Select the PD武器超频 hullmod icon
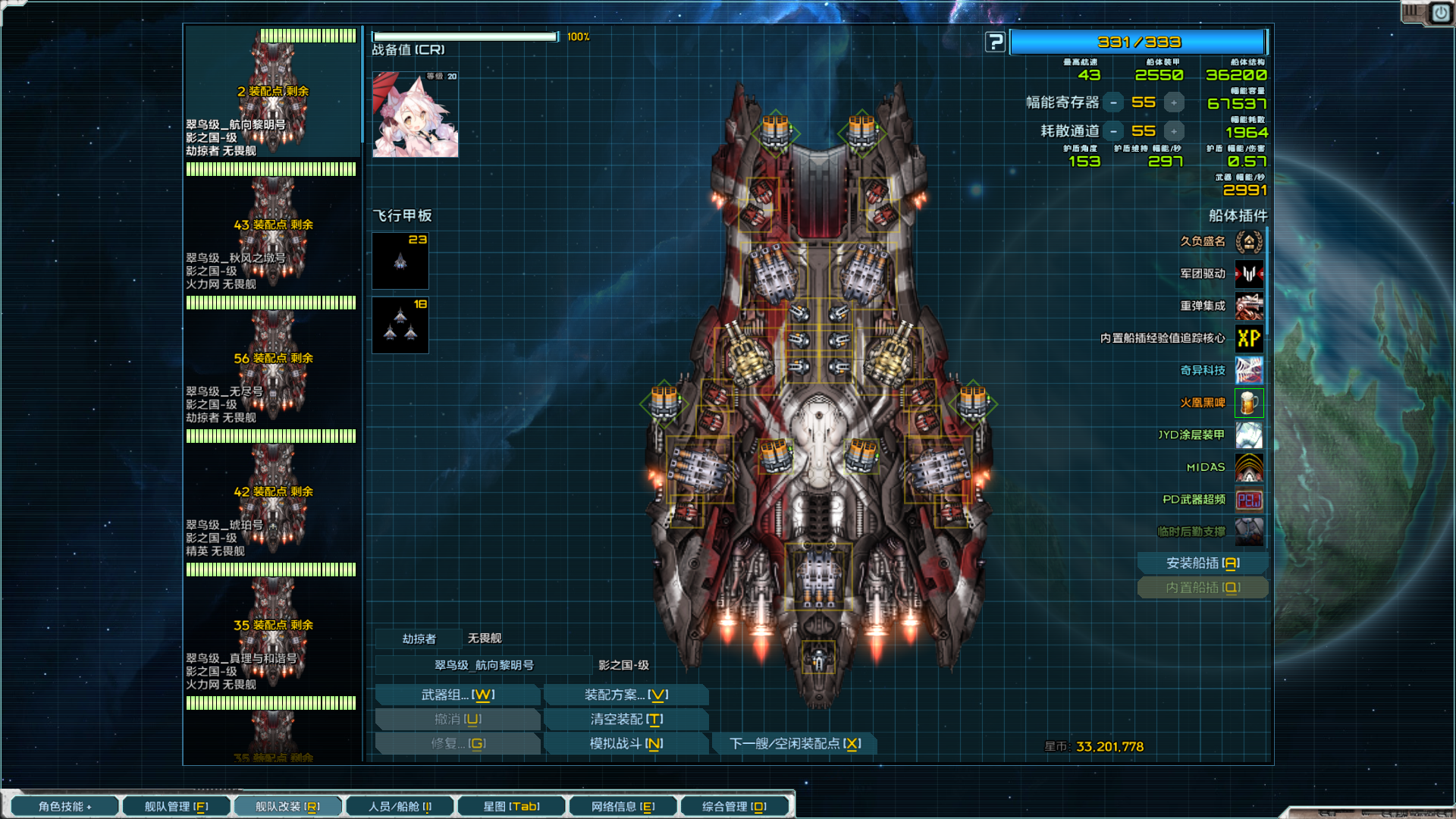Viewport: 1456px width, 819px height. pos(1248,500)
